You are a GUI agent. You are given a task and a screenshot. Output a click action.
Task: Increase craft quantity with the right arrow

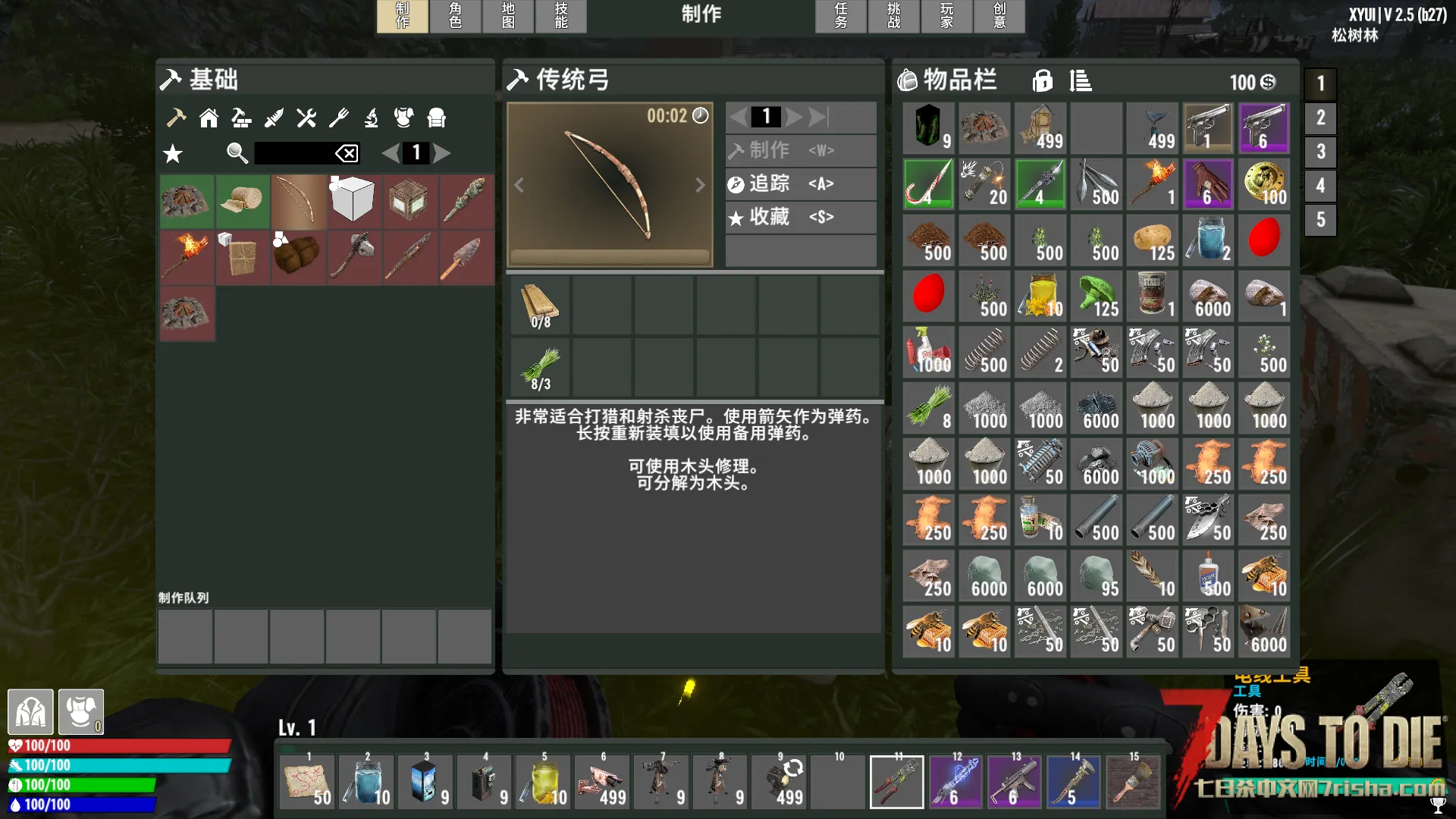pos(794,117)
